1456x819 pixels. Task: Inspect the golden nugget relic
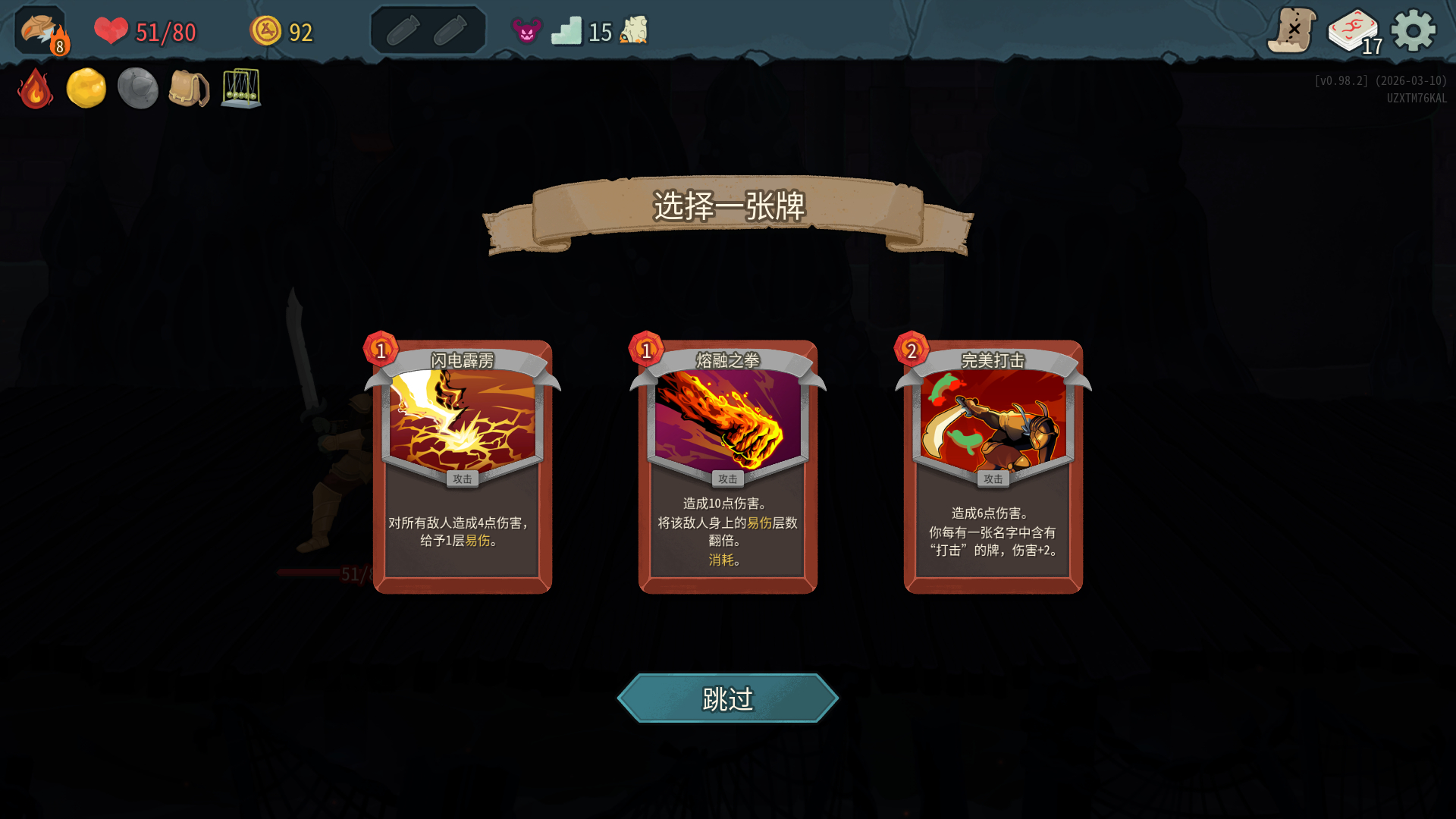(86, 89)
